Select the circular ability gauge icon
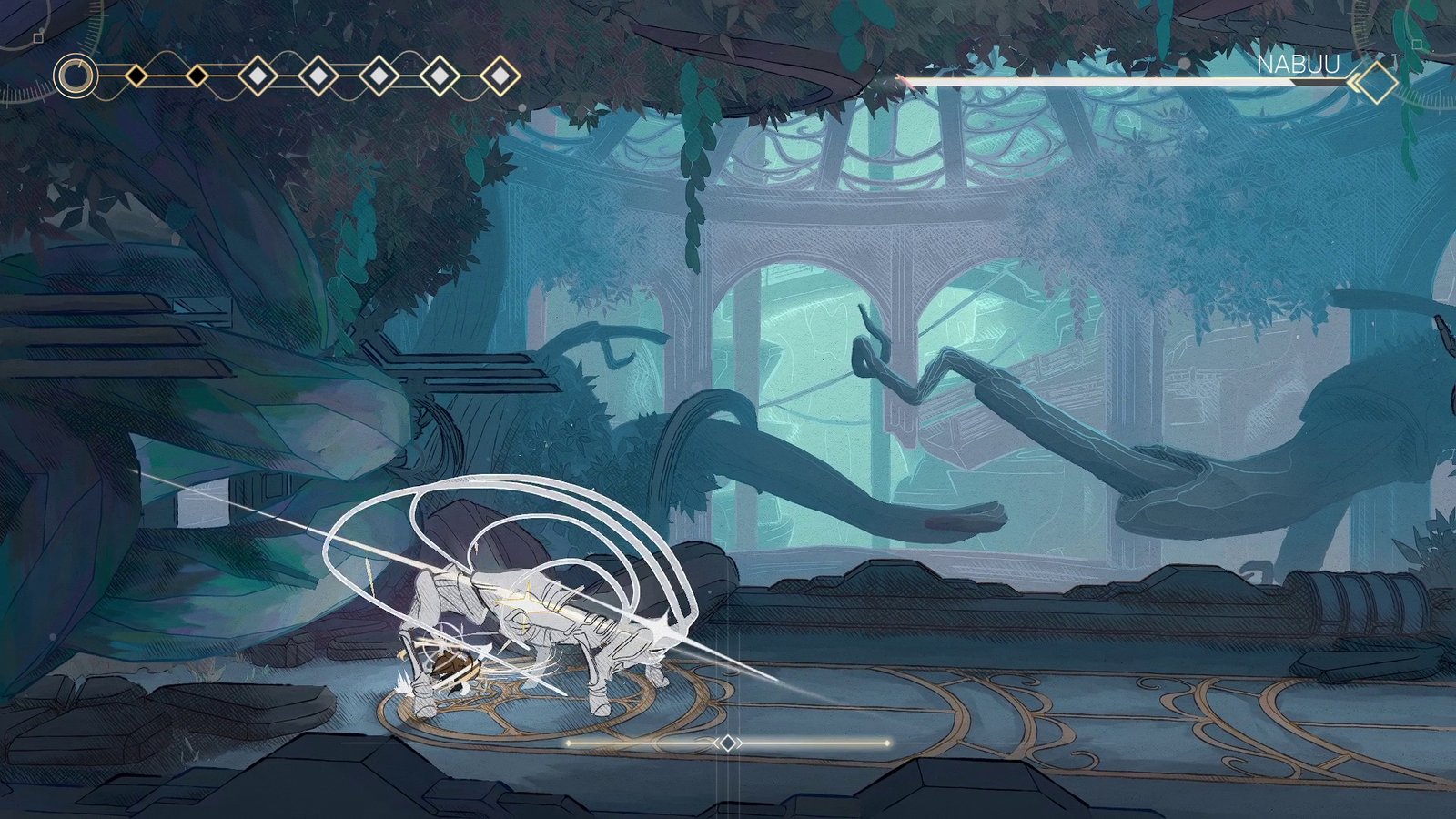This screenshot has height=819, width=1456. point(77,77)
